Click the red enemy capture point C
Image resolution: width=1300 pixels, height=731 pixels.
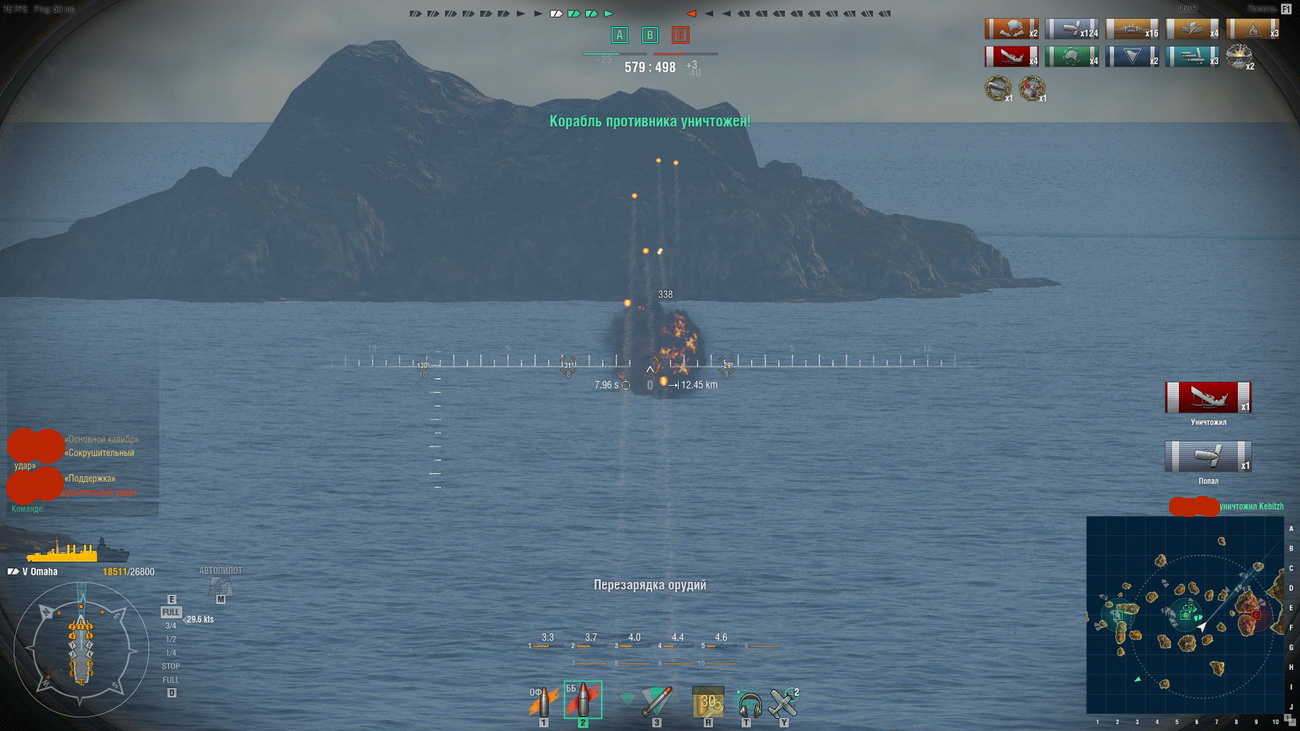point(680,36)
